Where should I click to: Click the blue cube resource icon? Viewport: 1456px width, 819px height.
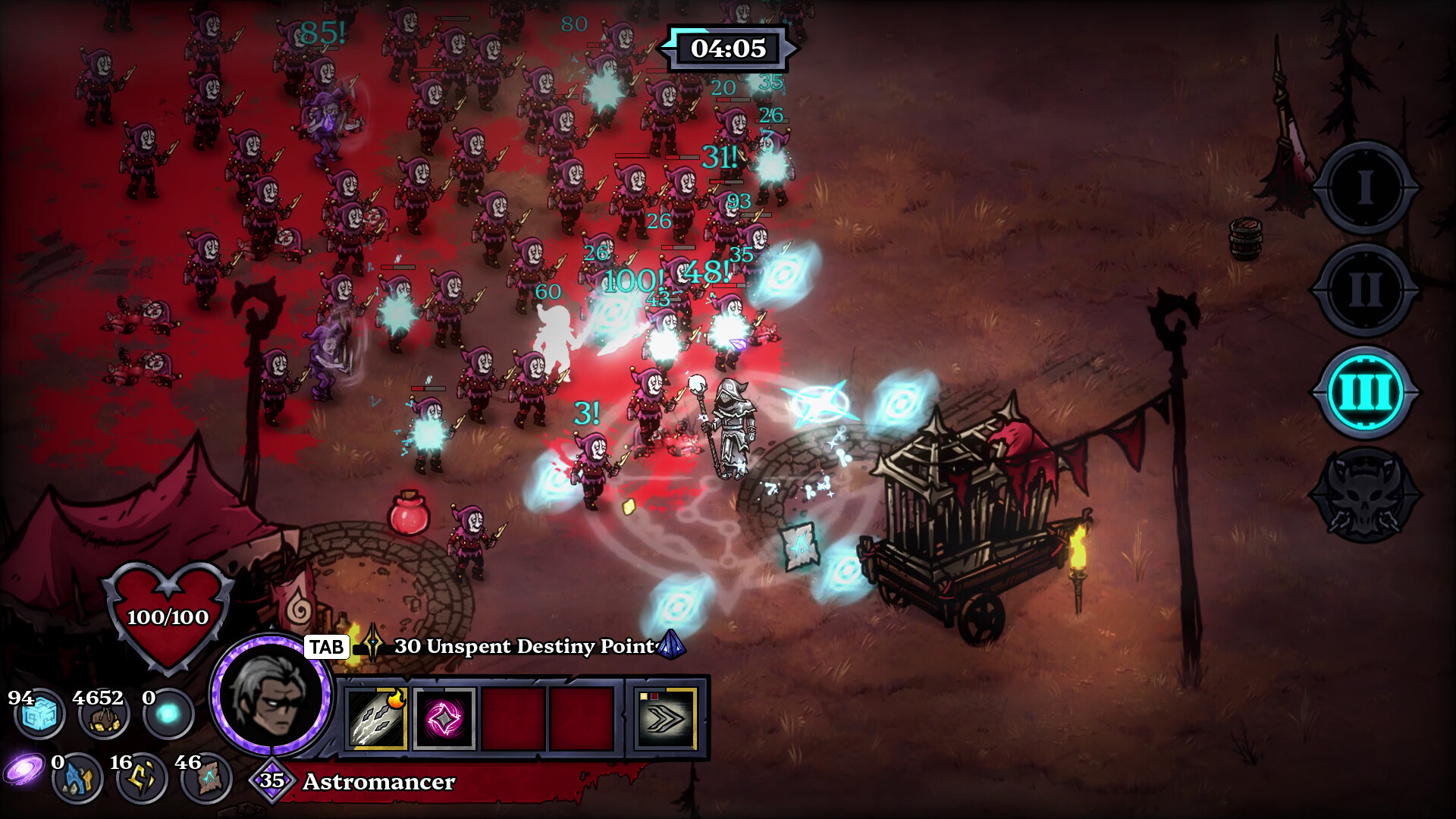click(39, 714)
